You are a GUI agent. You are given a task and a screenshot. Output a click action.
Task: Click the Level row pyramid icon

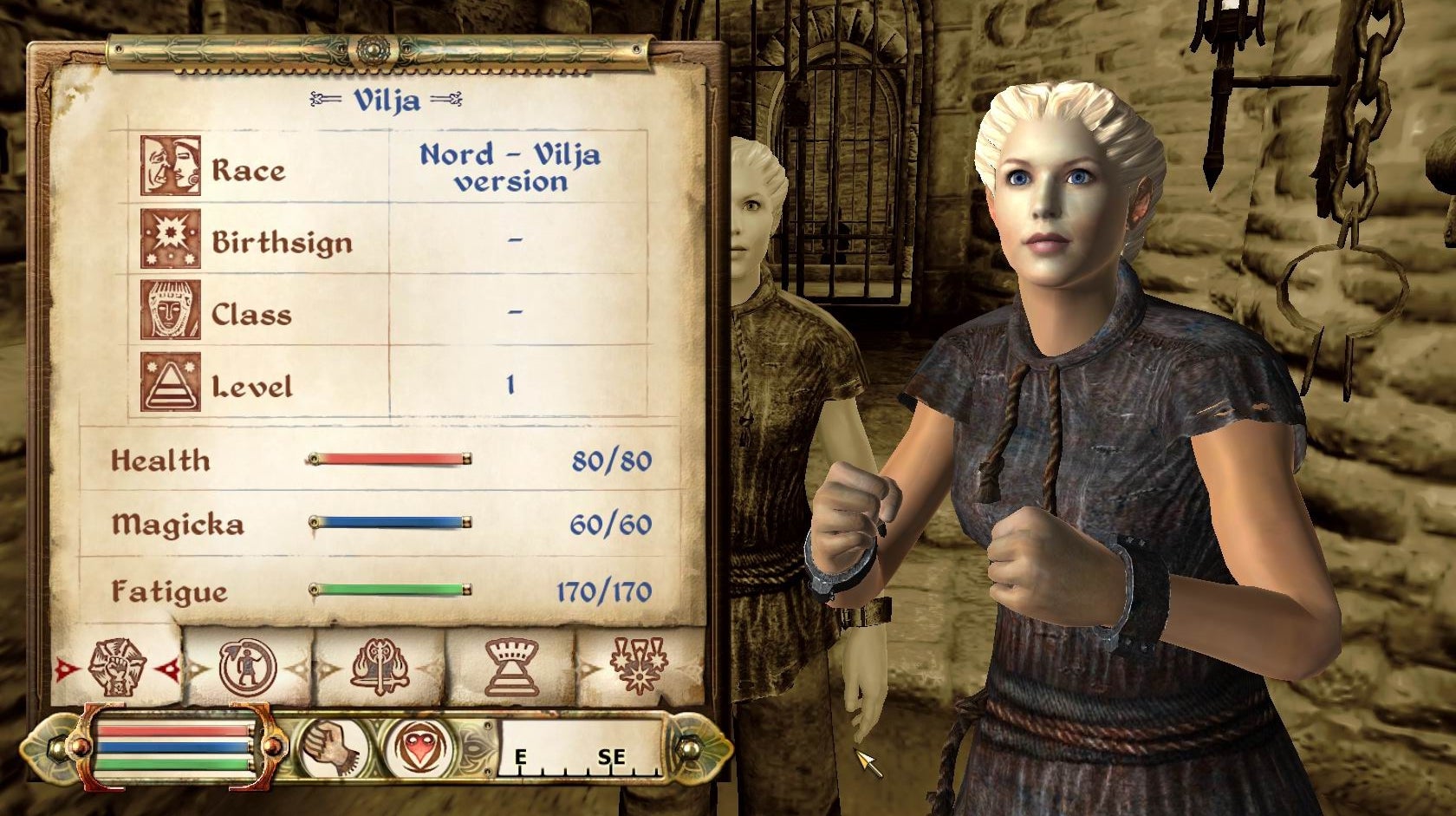coord(171,382)
